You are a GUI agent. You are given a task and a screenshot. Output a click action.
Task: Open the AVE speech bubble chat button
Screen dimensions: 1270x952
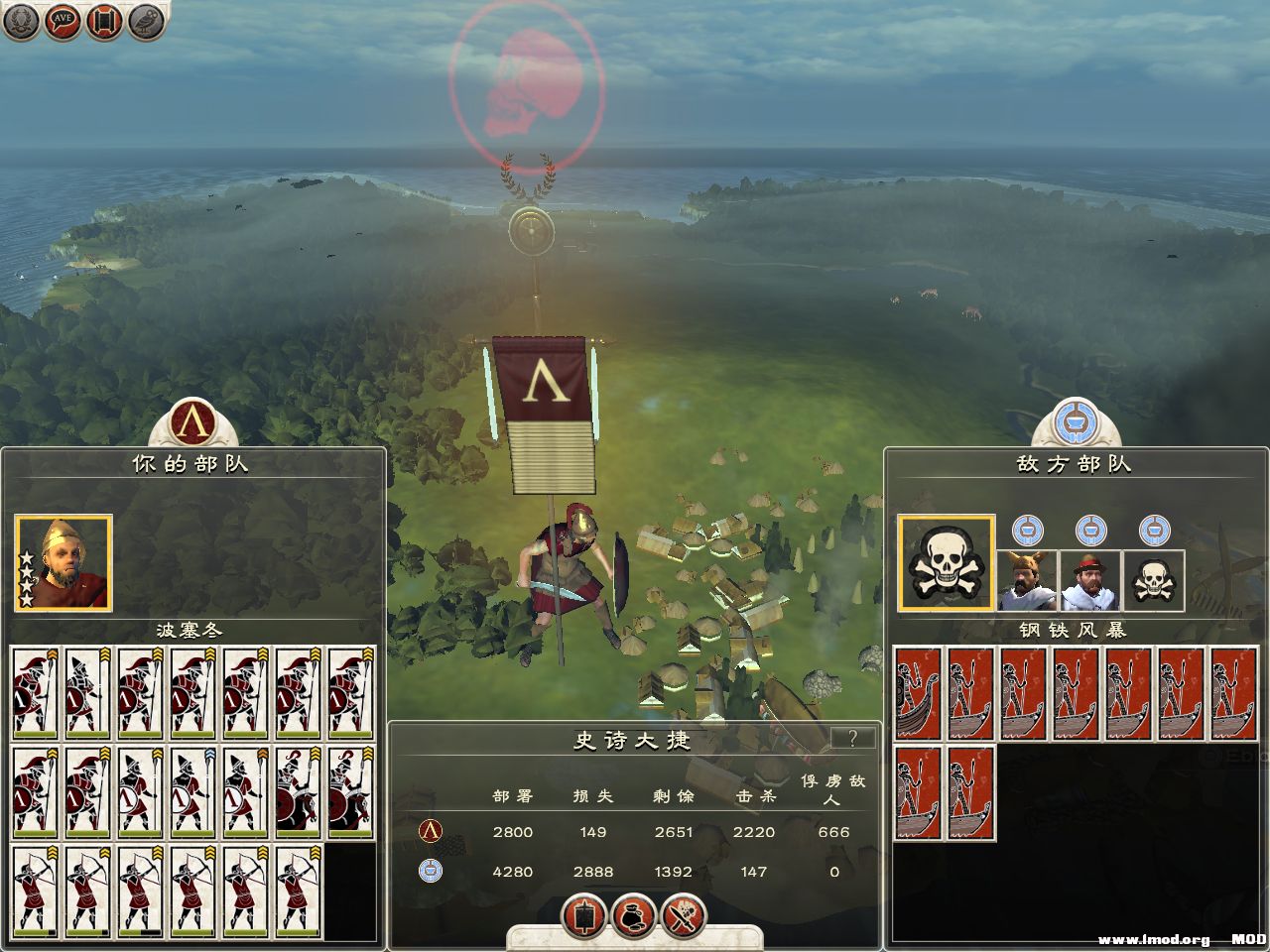click(x=62, y=22)
